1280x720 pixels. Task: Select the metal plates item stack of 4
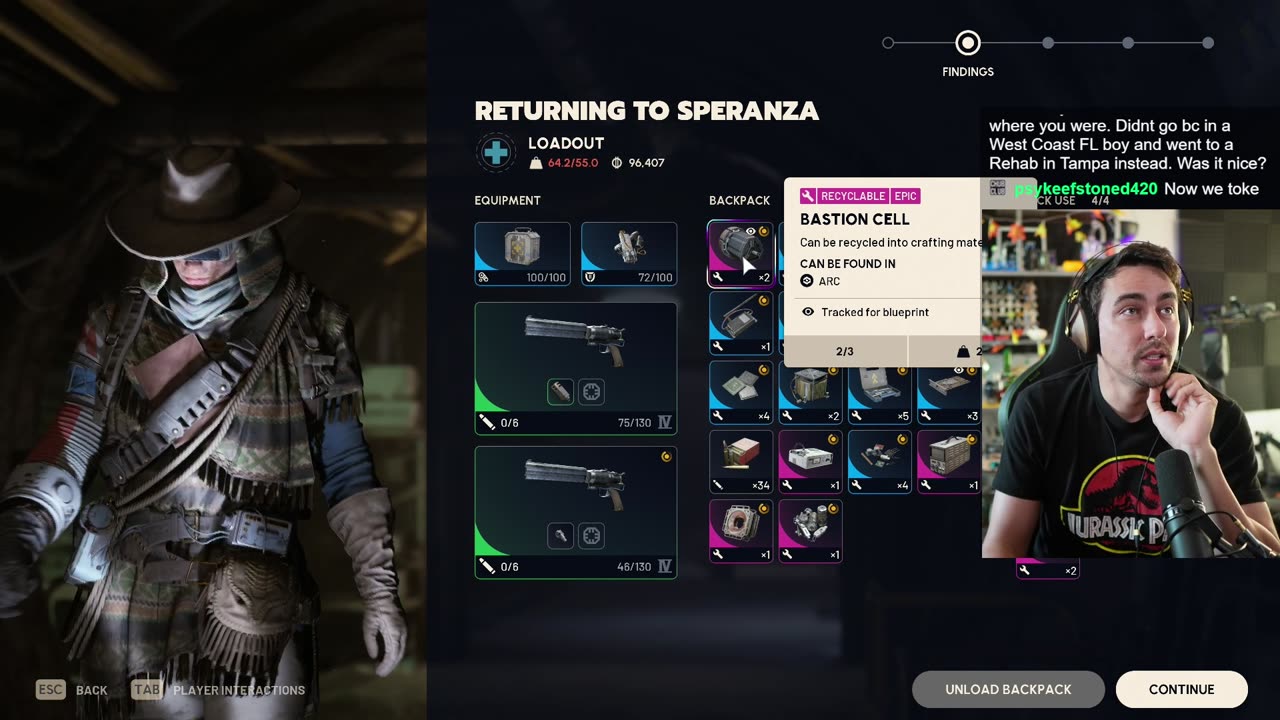(741, 392)
